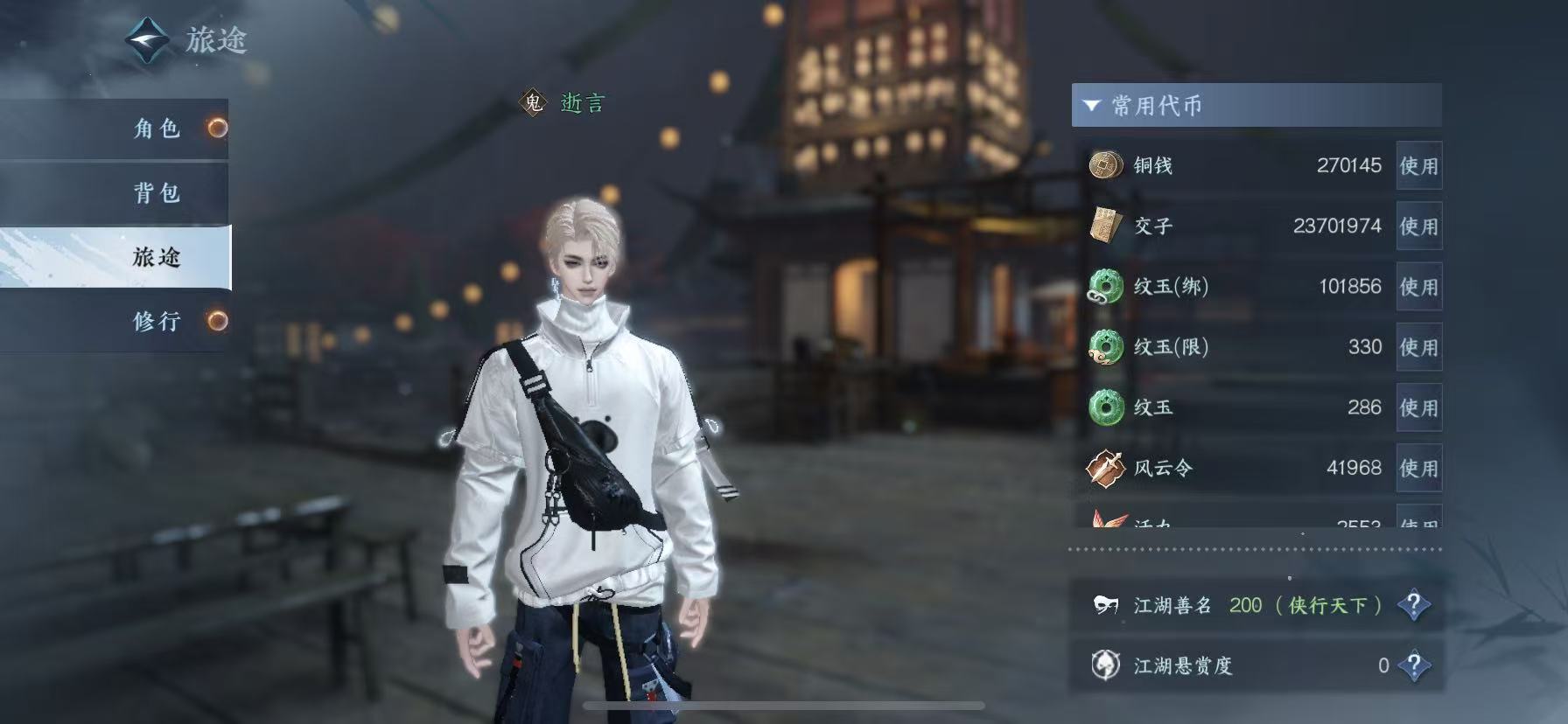The width and height of the screenshot is (1568, 724).
Task: Open the 江湖悬赏度 question mark help
Action: (1413, 665)
